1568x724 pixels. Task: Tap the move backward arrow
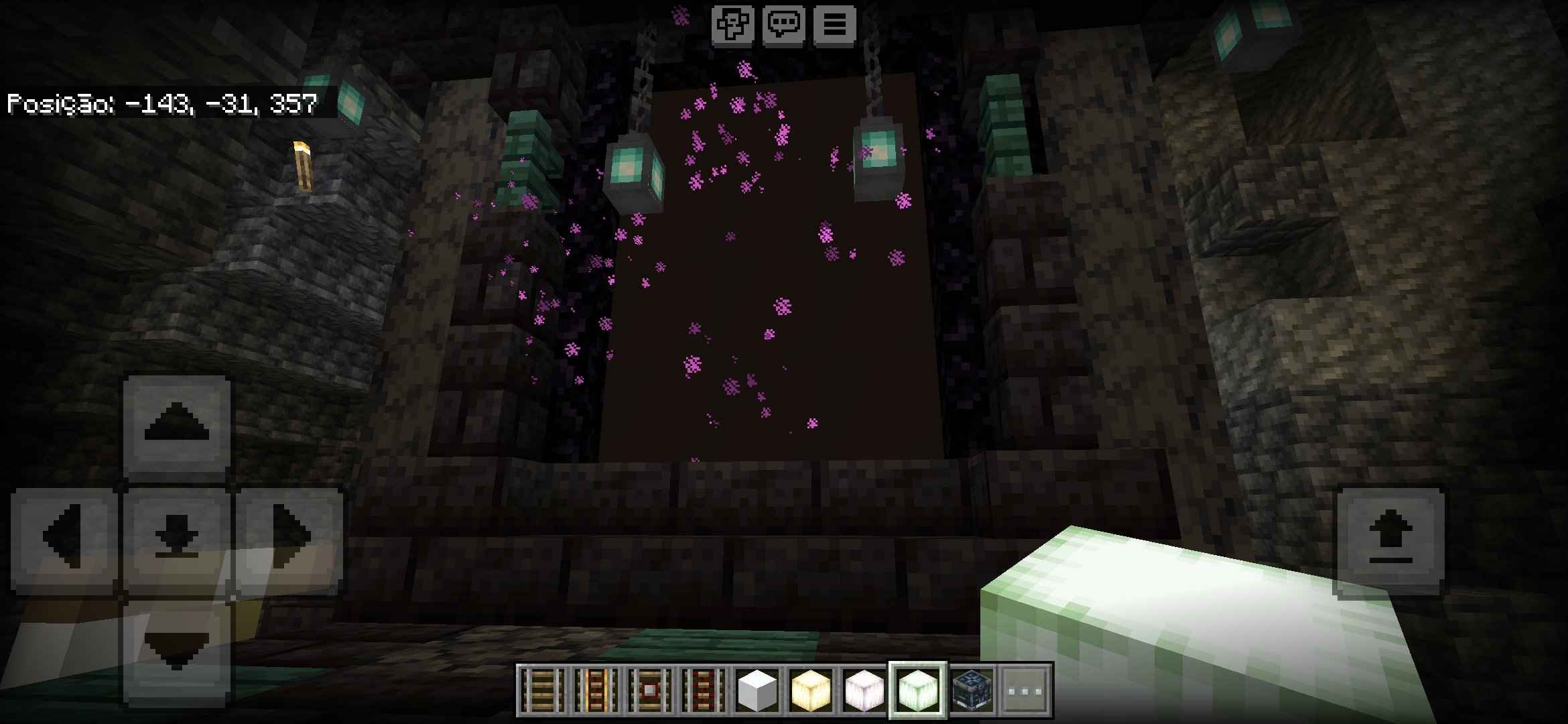(x=177, y=647)
